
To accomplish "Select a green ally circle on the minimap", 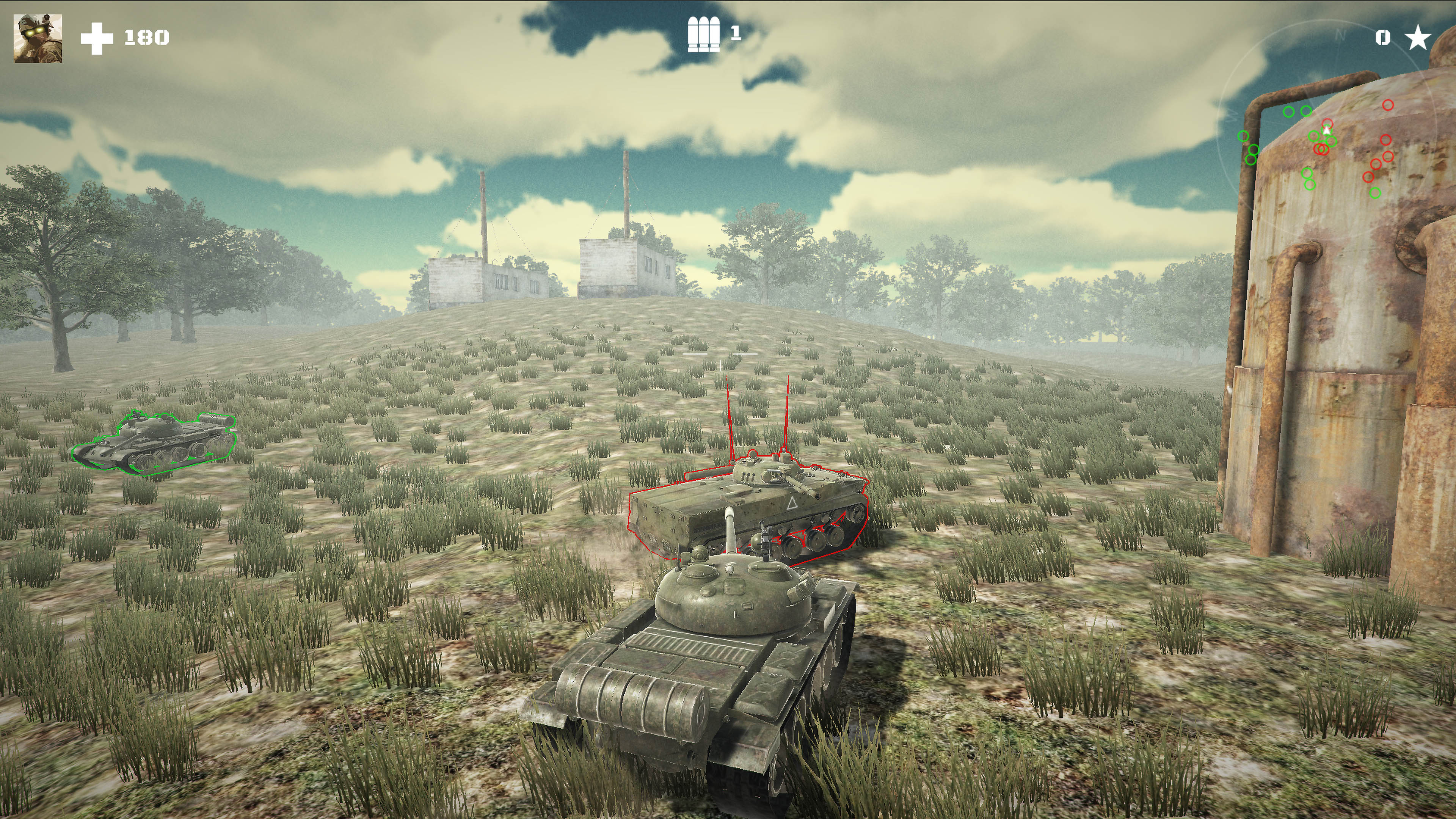I will coord(1289,113).
